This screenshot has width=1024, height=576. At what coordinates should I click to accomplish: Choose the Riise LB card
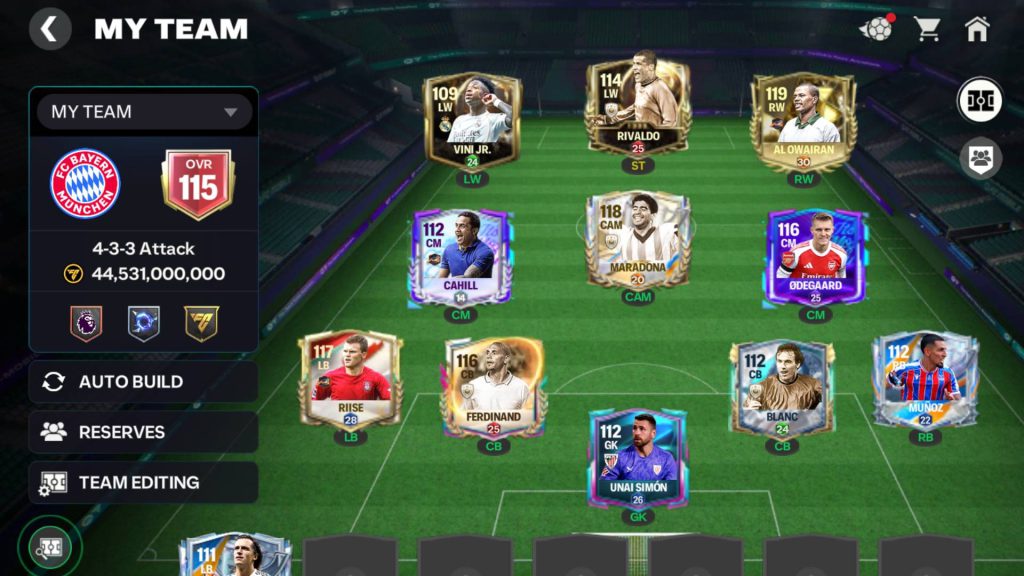coord(350,380)
